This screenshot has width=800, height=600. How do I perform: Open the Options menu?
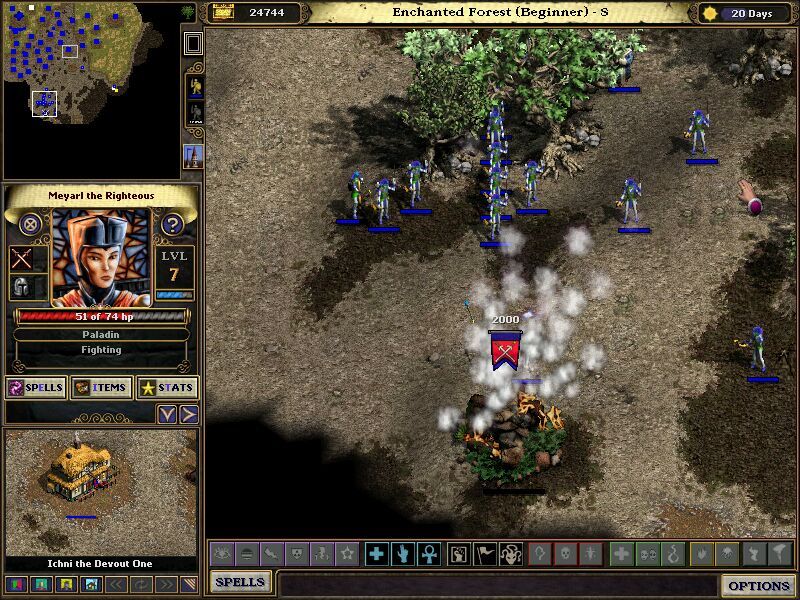[759, 585]
